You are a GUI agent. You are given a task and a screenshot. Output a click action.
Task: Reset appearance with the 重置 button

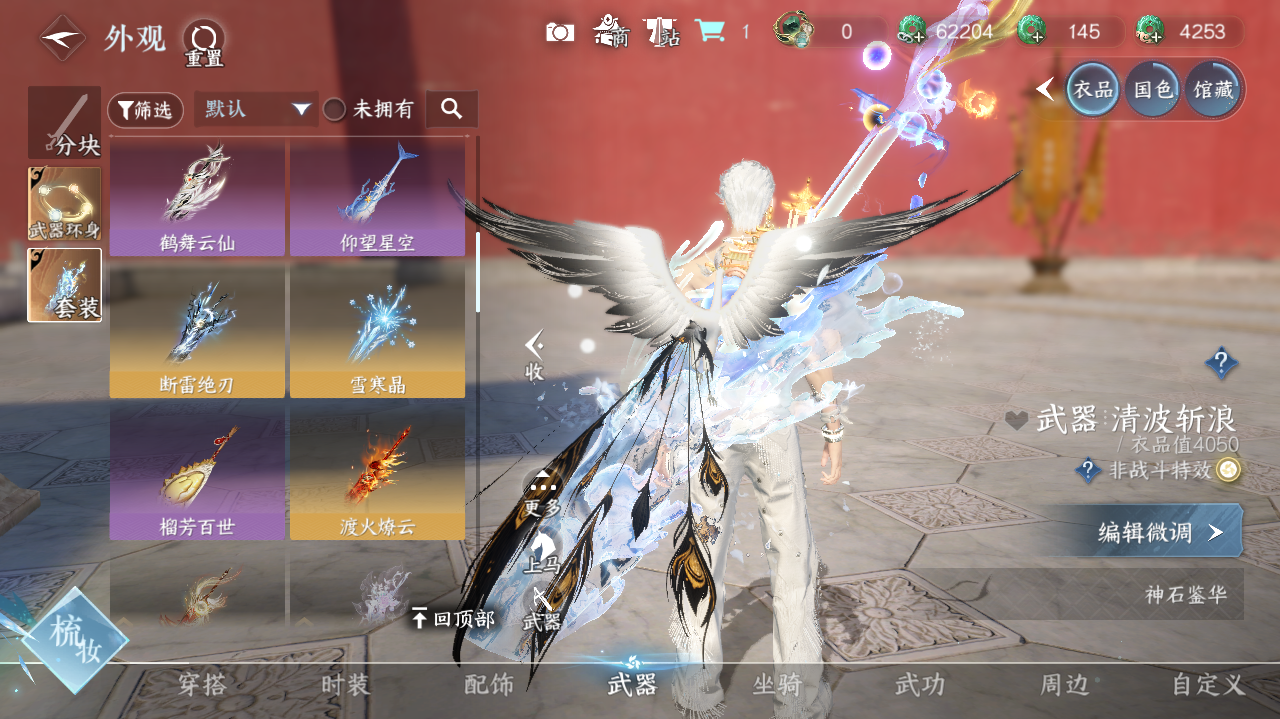[204, 42]
